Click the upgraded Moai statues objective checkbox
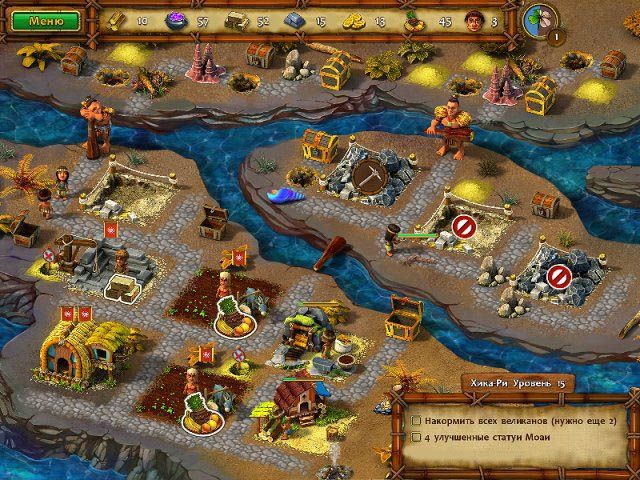This screenshot has height=480, width=640. [416, 437]
